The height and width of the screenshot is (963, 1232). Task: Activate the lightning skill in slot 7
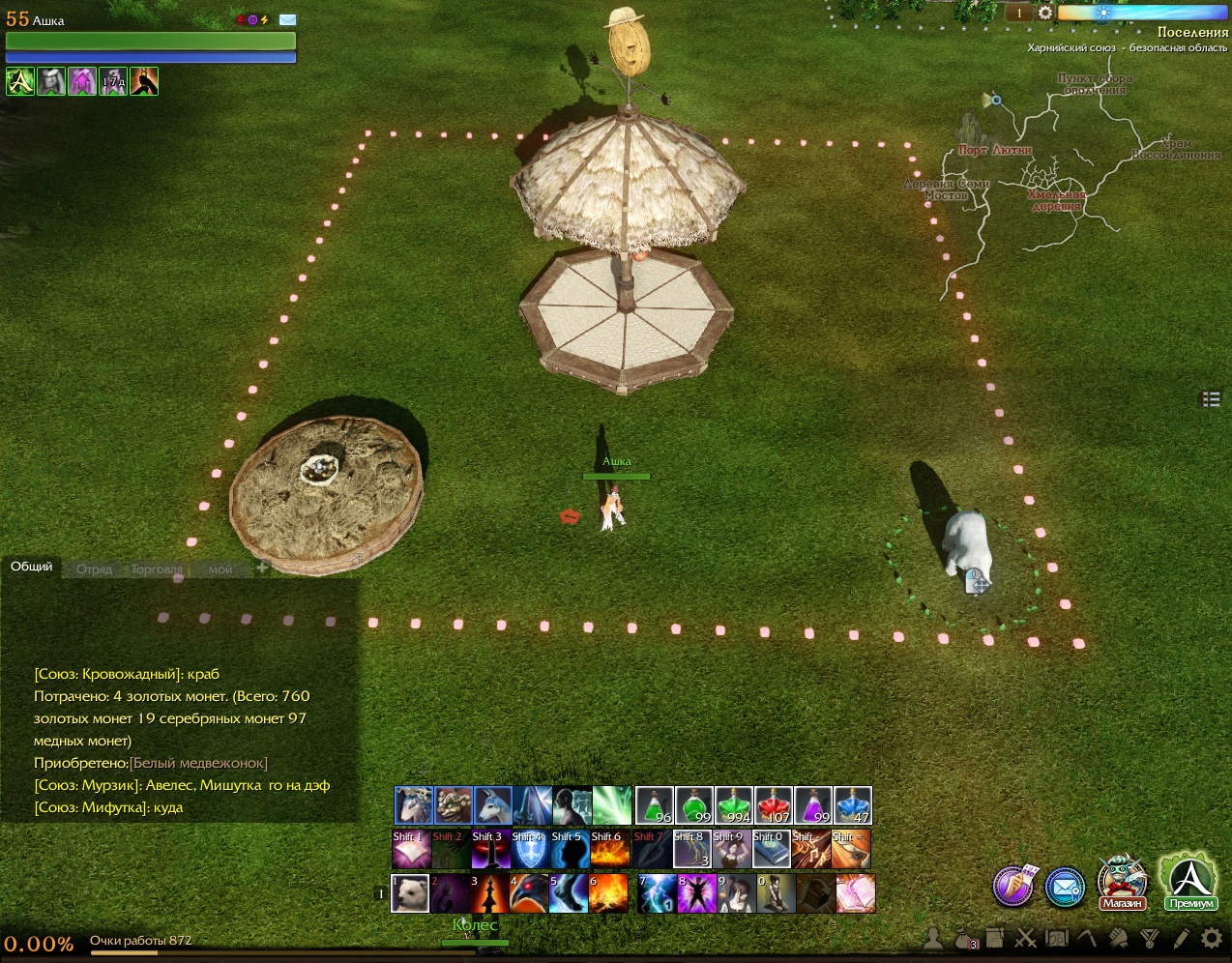656,893
